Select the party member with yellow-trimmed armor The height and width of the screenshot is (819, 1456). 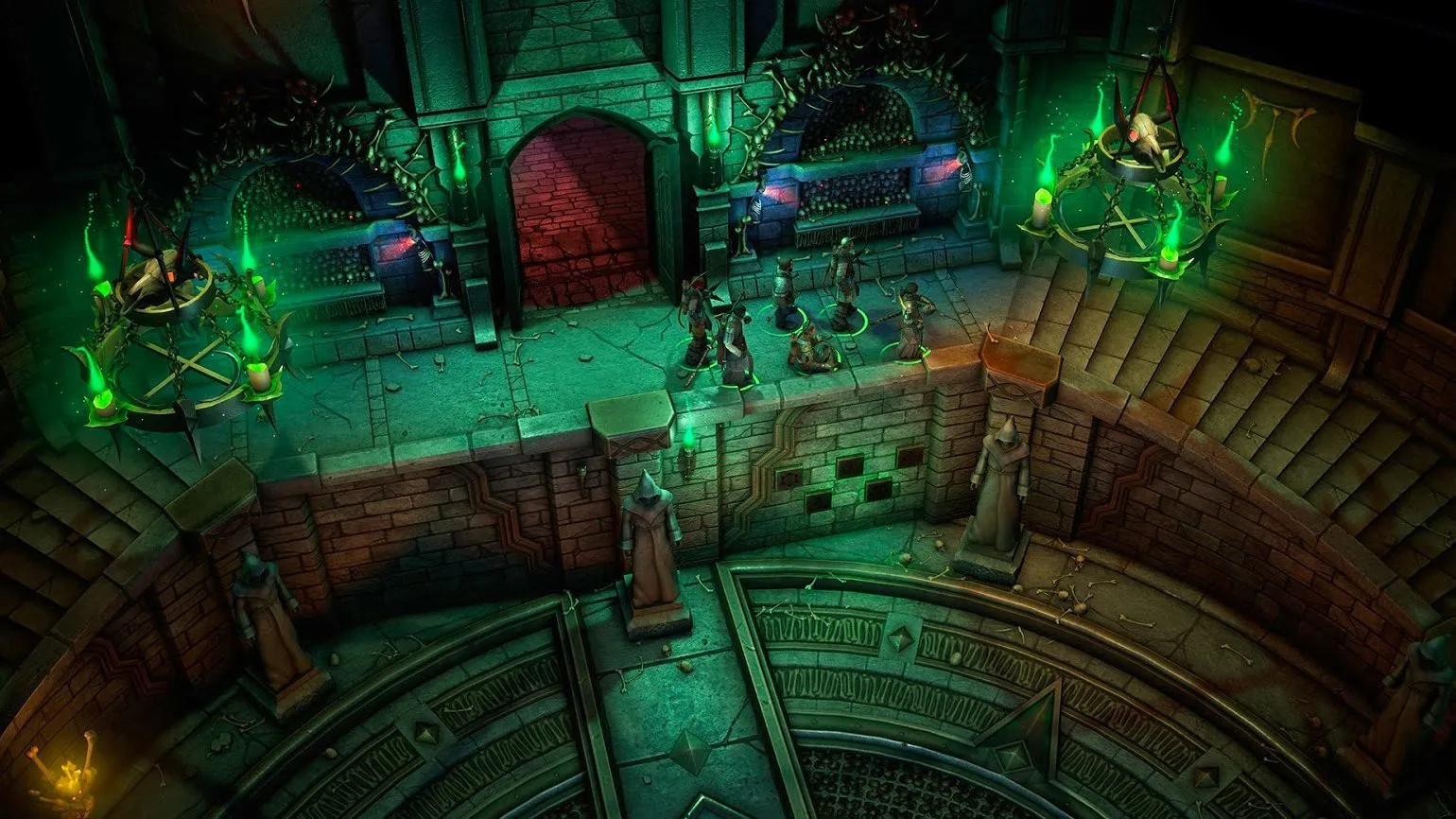click(x=910, y=322)
